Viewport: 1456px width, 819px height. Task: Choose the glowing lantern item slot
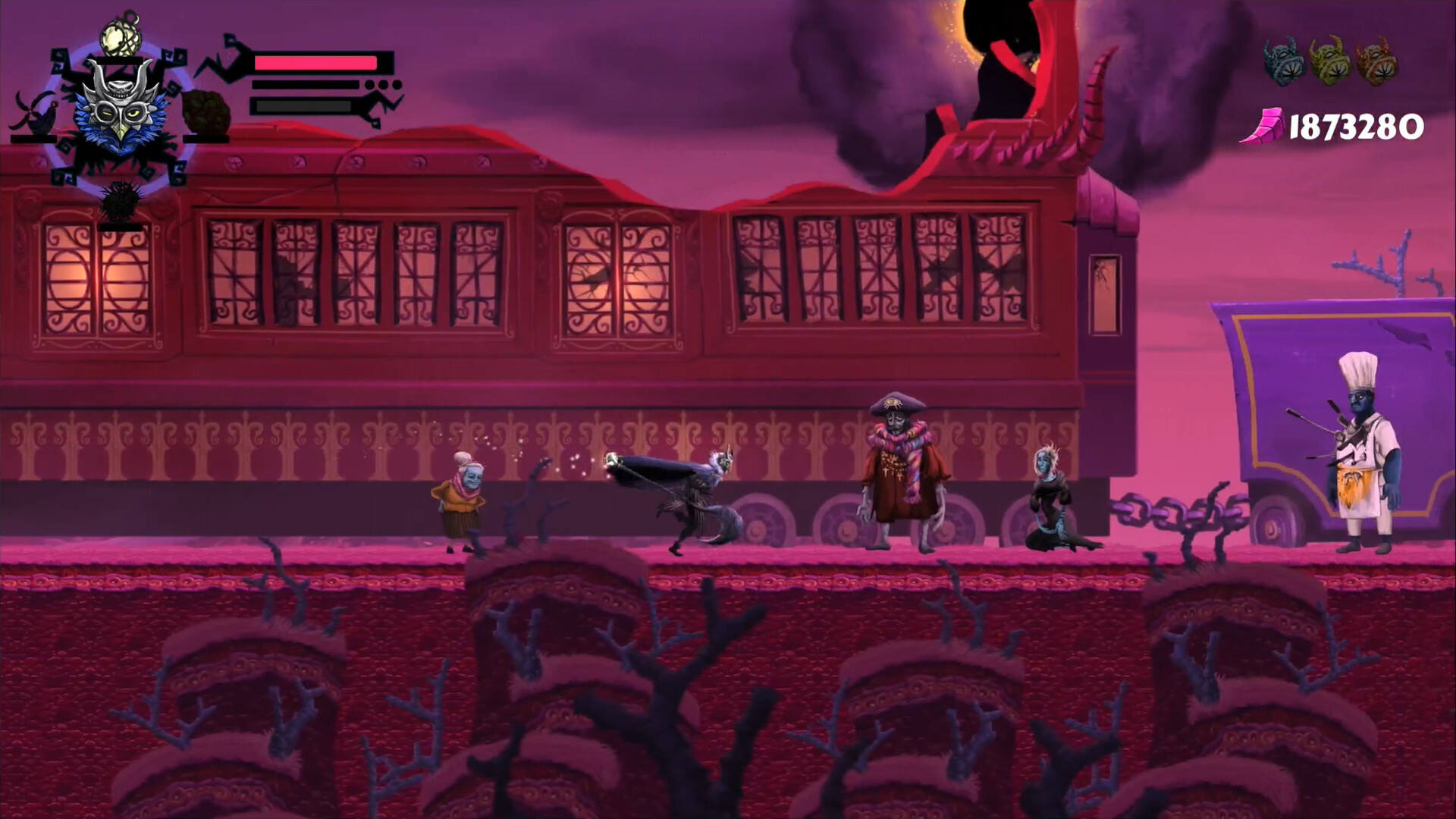click(119, 36)
